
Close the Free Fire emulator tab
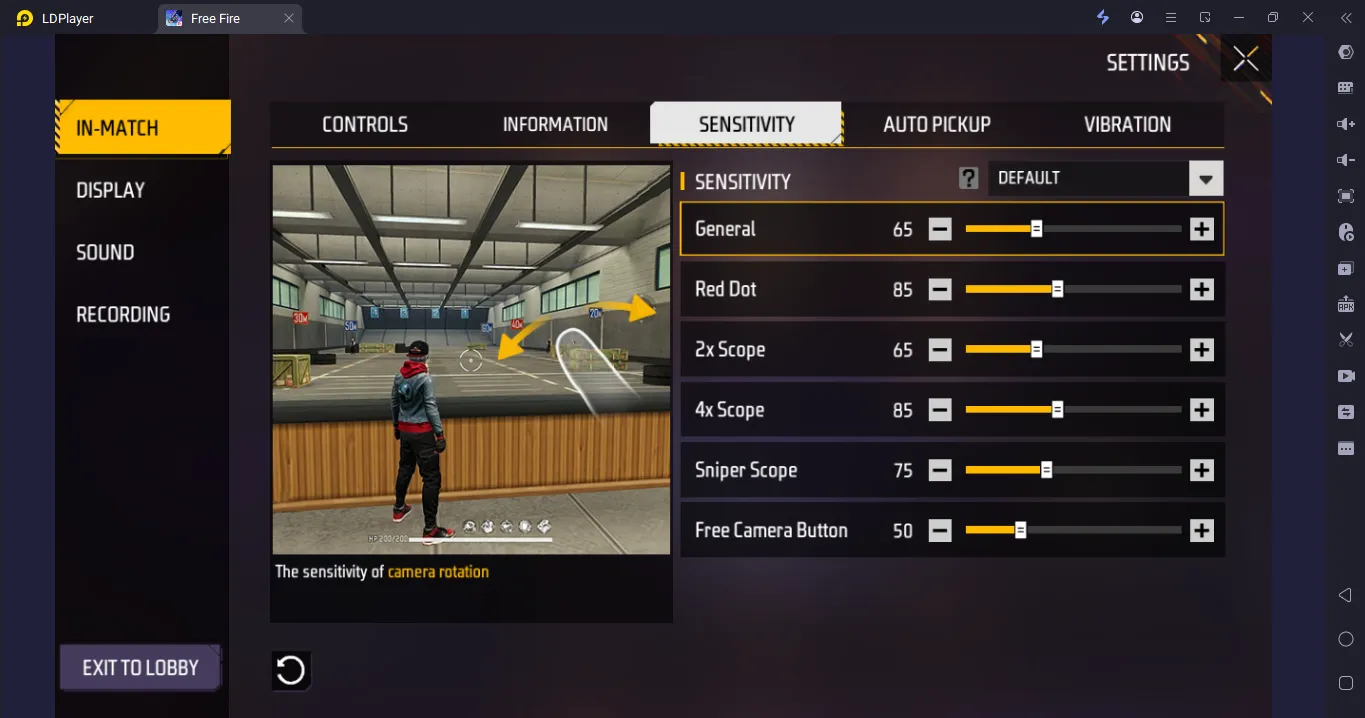click(289, 18)
